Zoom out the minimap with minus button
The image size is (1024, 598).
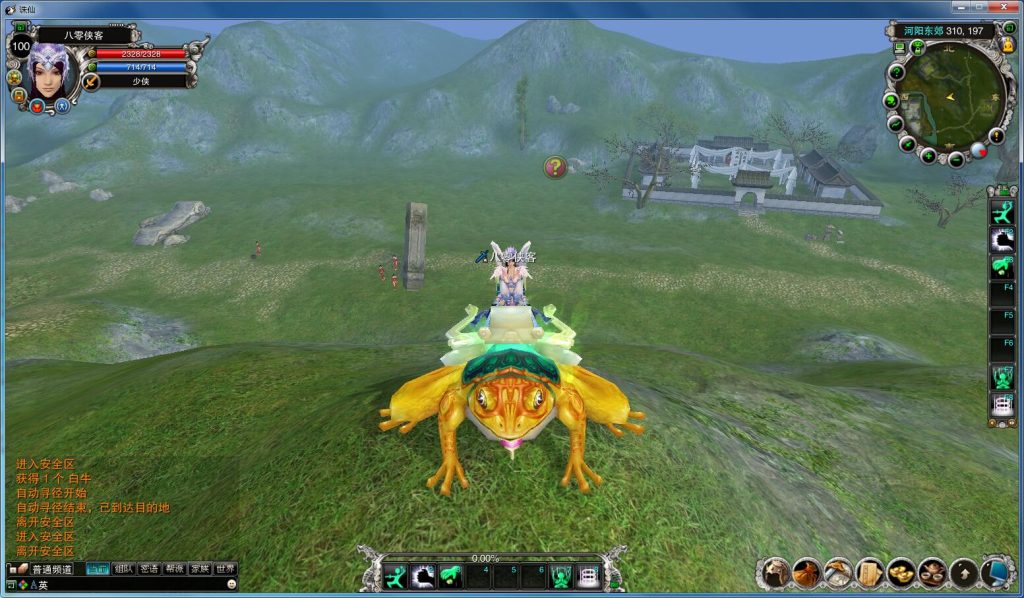click(x=955, y=159)
